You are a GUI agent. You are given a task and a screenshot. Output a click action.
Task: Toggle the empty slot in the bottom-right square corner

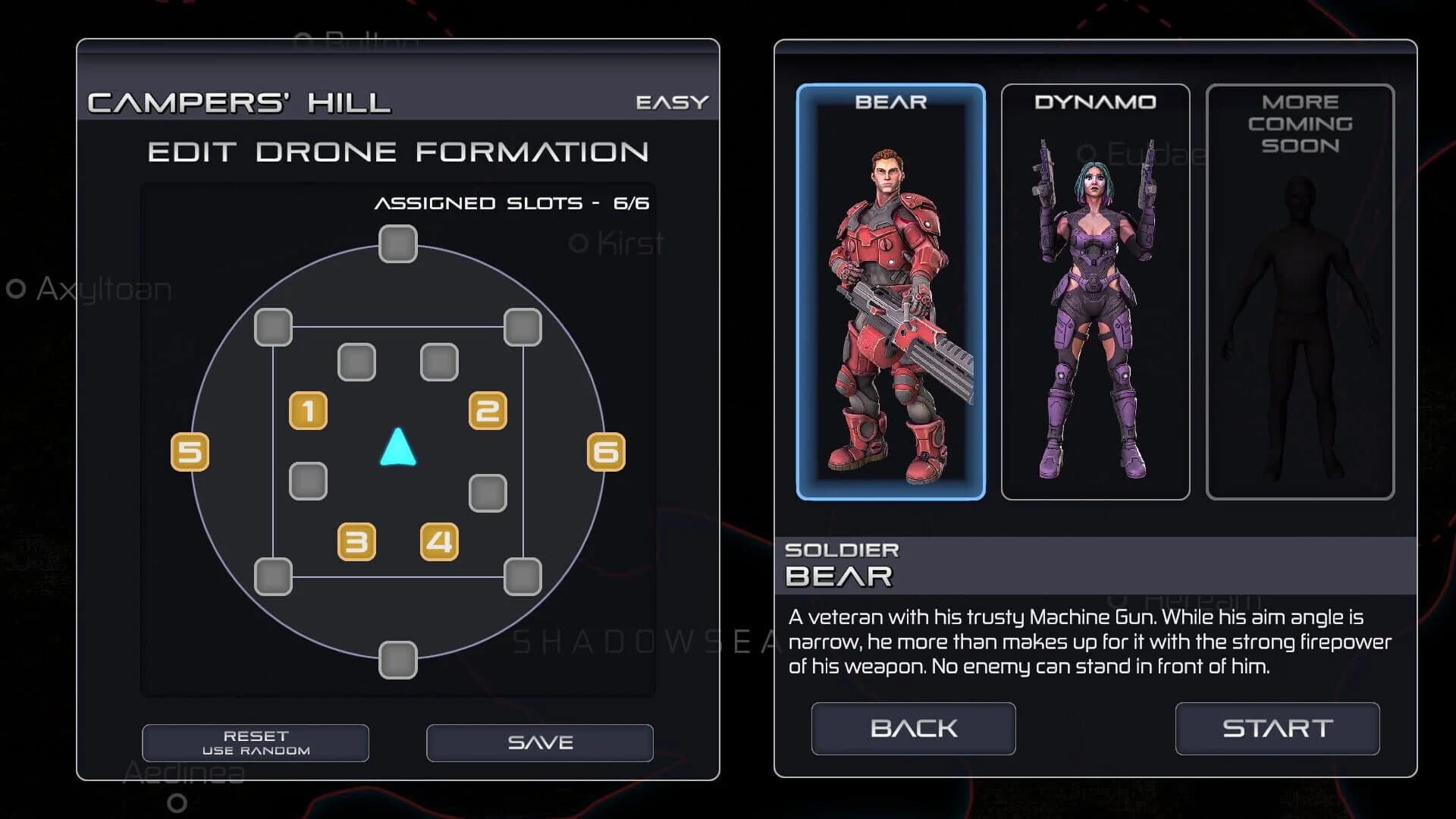point(521,577)
